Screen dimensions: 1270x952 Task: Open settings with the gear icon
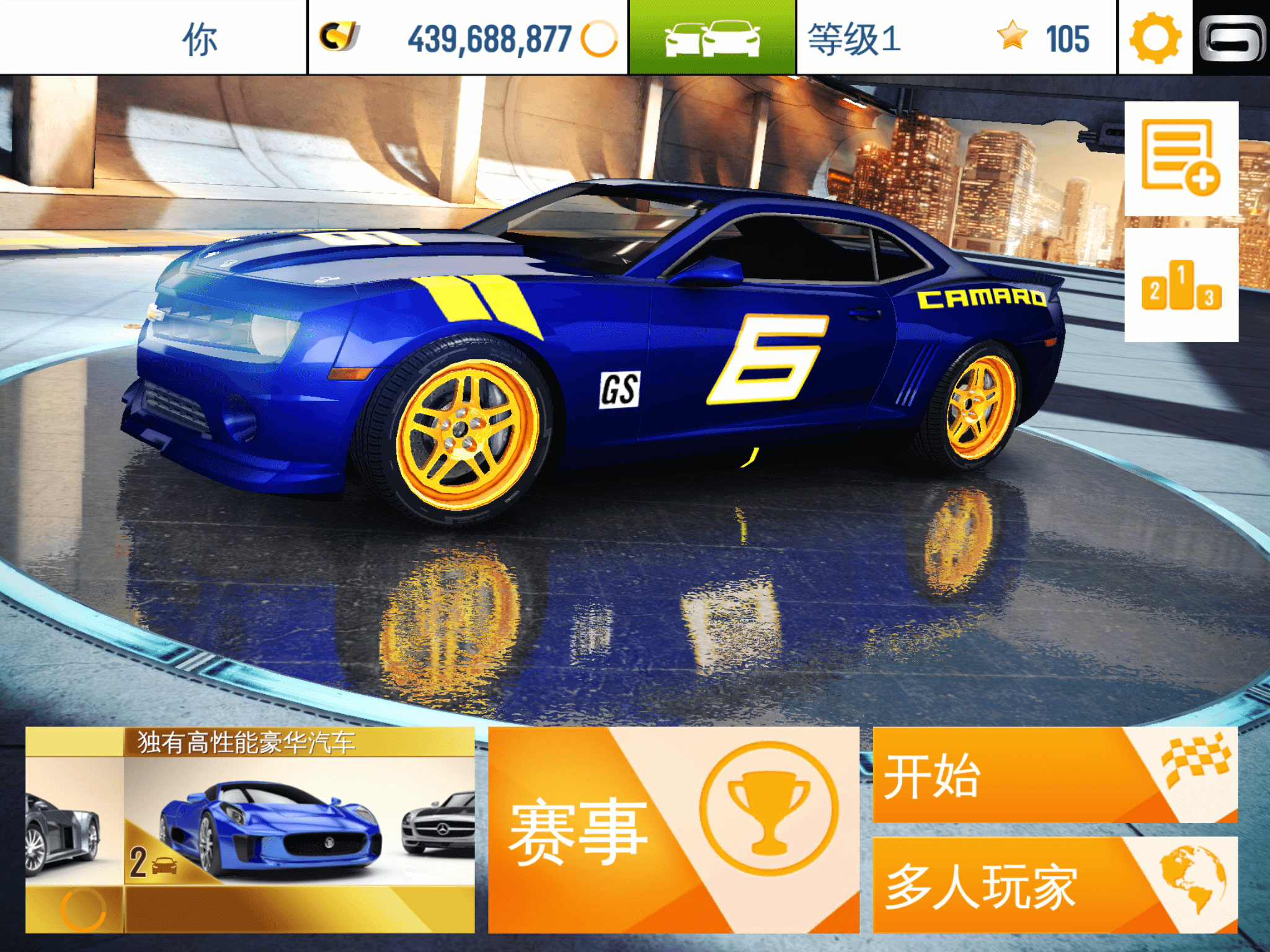1155,37
